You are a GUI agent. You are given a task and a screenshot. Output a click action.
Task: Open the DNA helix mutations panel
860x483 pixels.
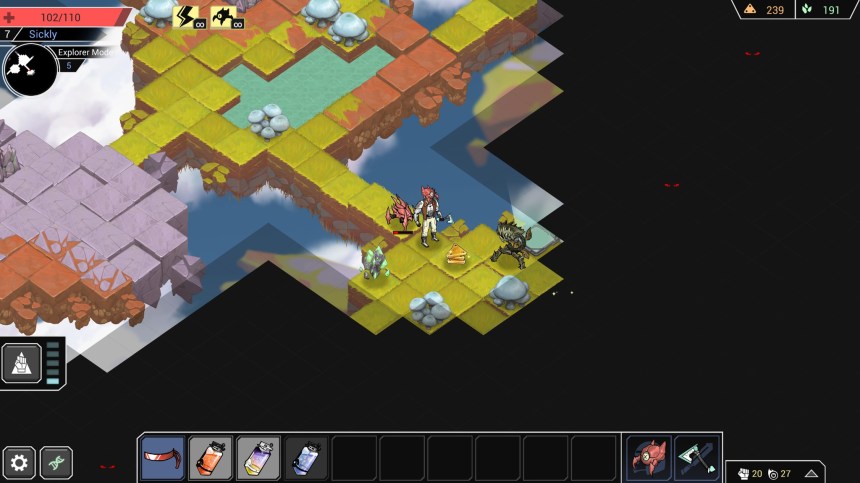pyautogui.click(x=56, y=463)
